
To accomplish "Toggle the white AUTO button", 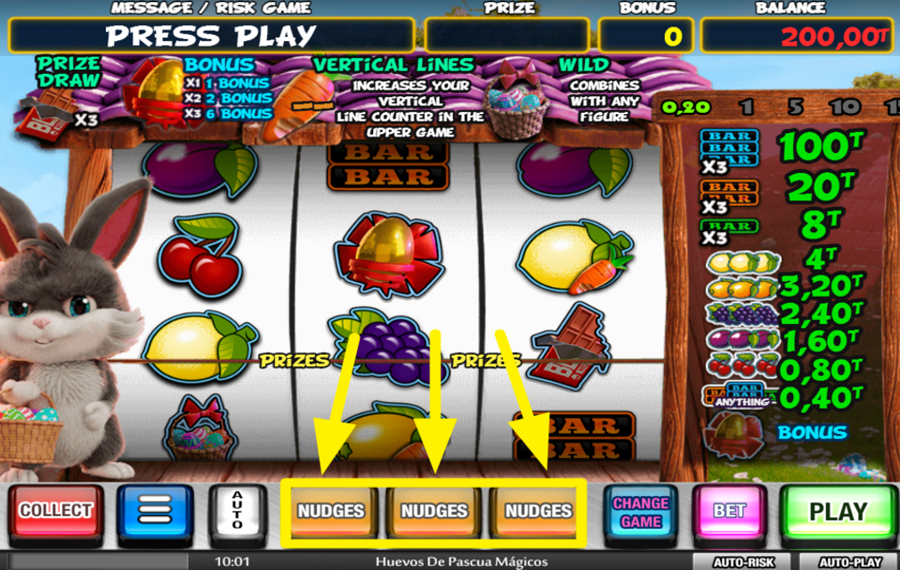I will [x=238, y=511].
